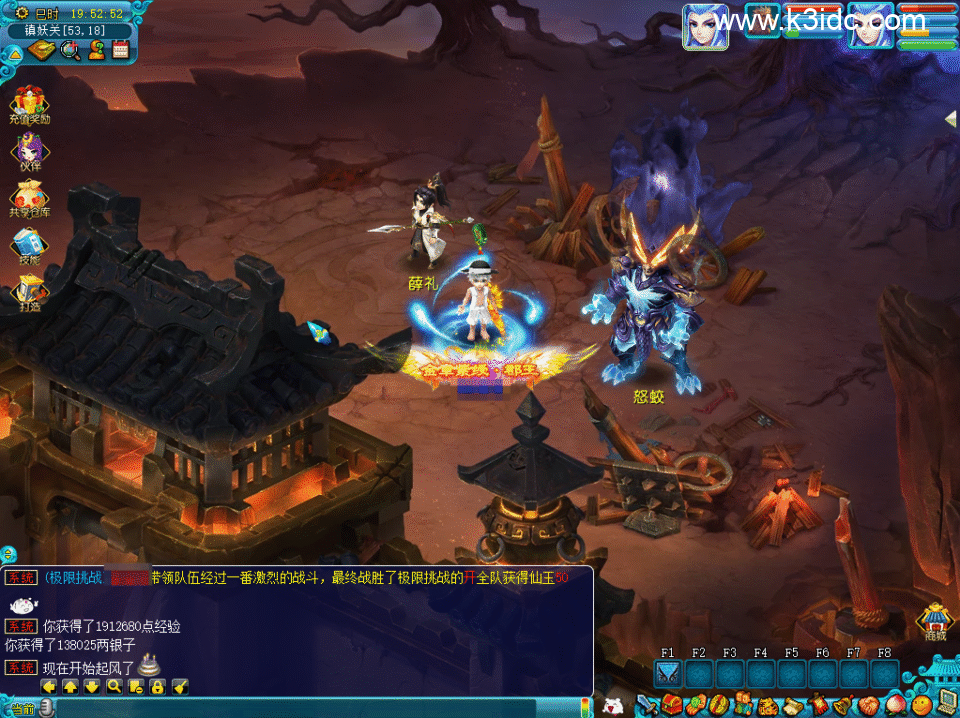
Task: Click the chat lock button
Action: pos(157,686)
